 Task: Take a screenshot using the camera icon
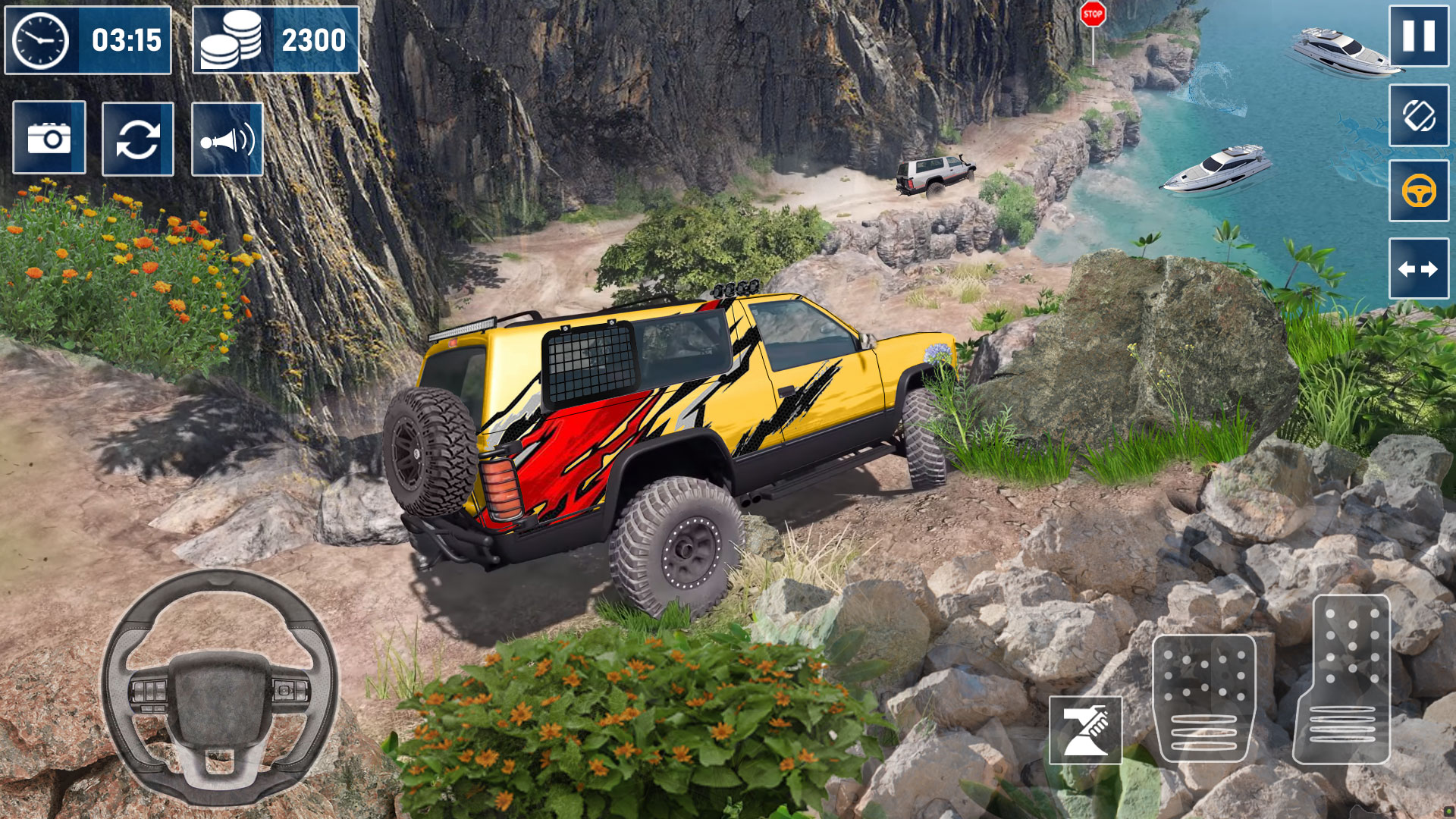coord(49,139)
